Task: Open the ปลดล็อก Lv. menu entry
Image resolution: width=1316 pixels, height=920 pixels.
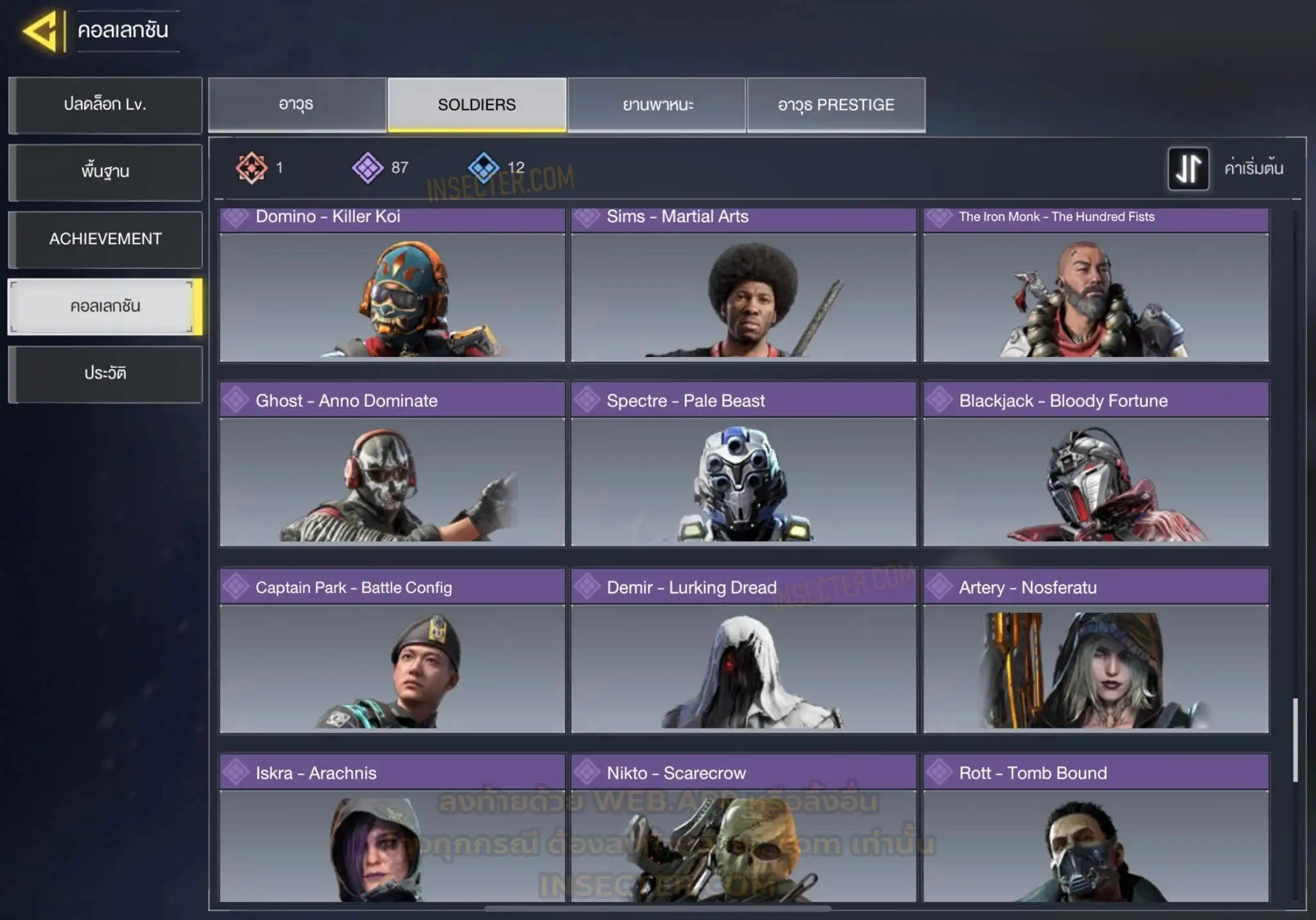Action: [x=105, y=105]
